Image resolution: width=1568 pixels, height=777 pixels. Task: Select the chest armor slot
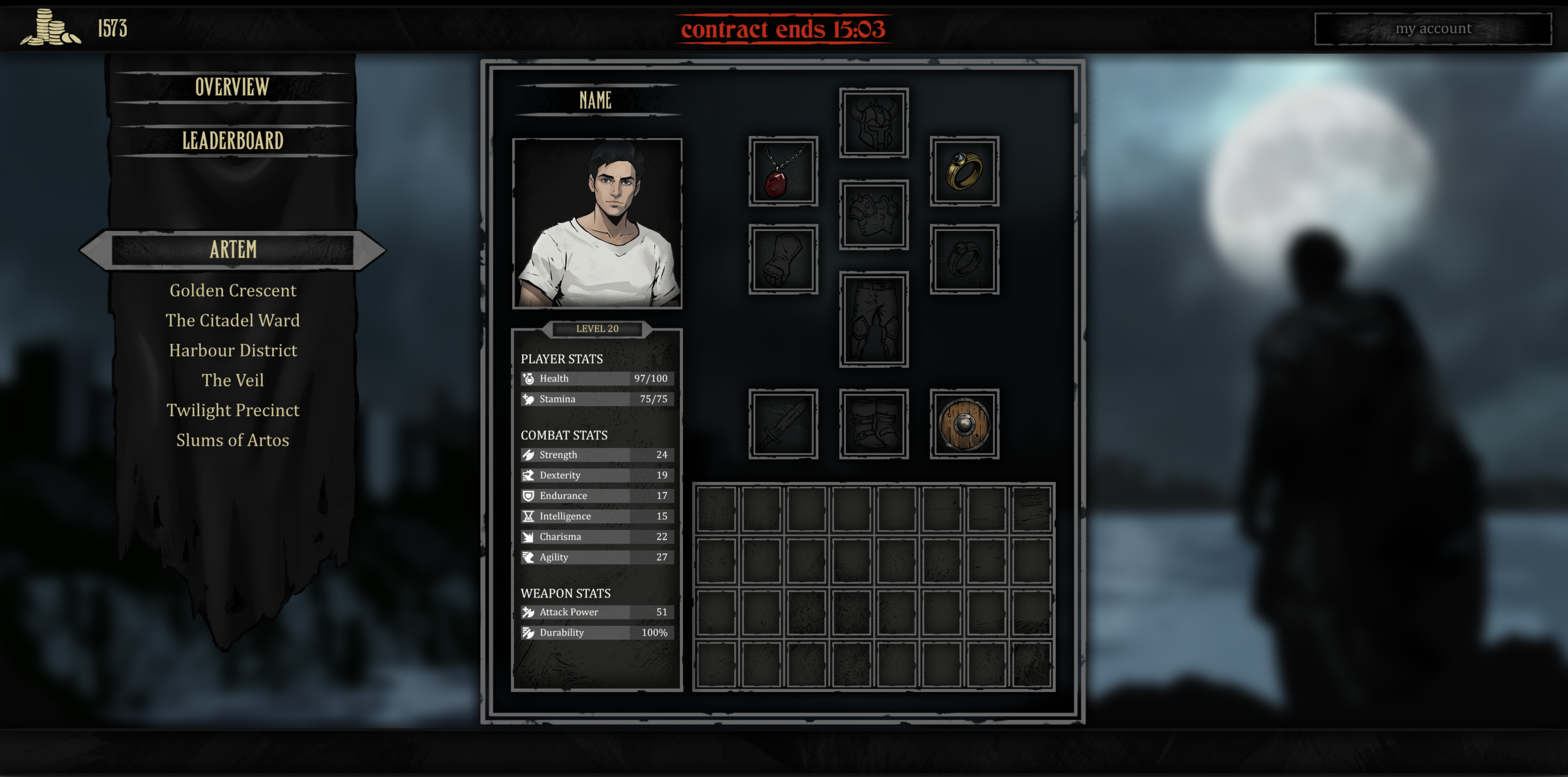(x=873, y=215)
